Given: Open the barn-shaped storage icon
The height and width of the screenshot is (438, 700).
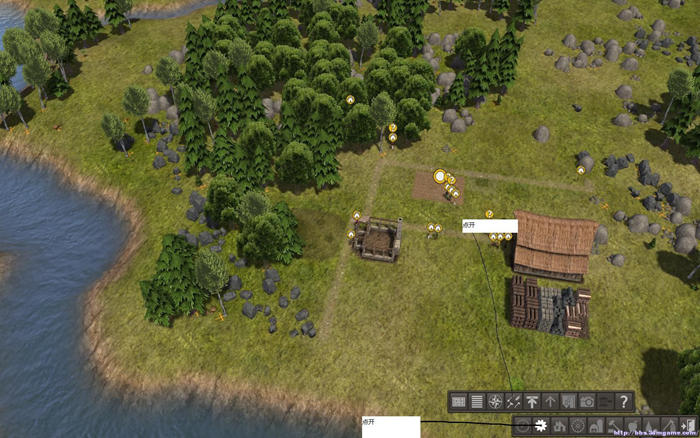Looking at the screenshot, I should click(596, 427).
